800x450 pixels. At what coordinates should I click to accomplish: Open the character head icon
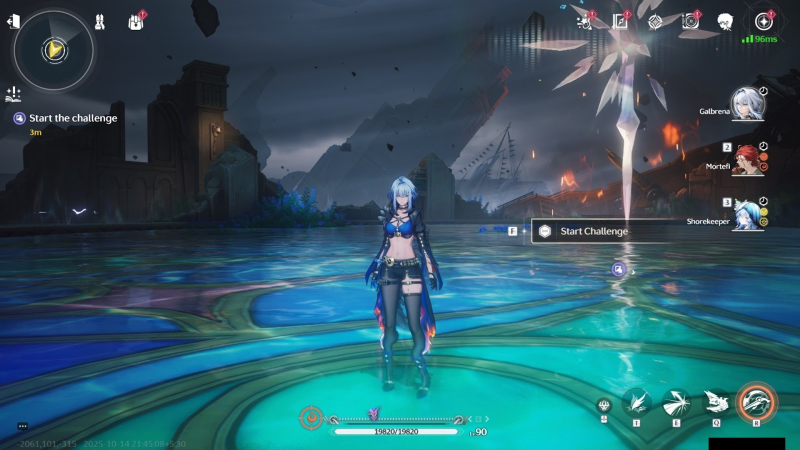point(726,21)
